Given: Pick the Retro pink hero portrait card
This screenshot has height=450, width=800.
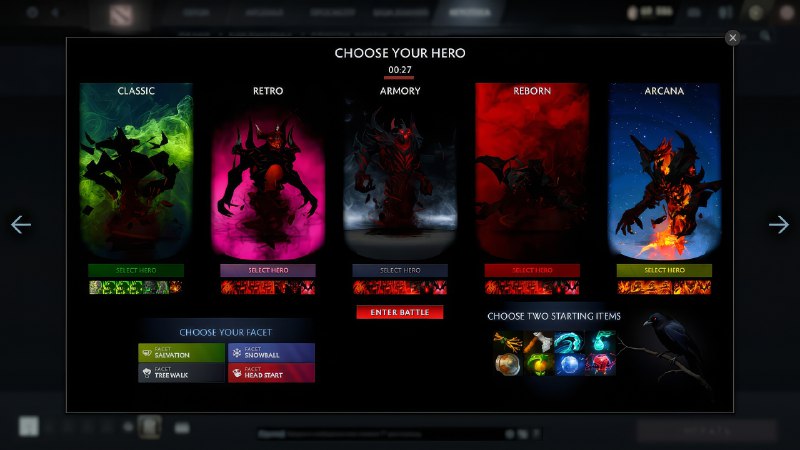Looking at the screenshot, I should coord(268,172).
